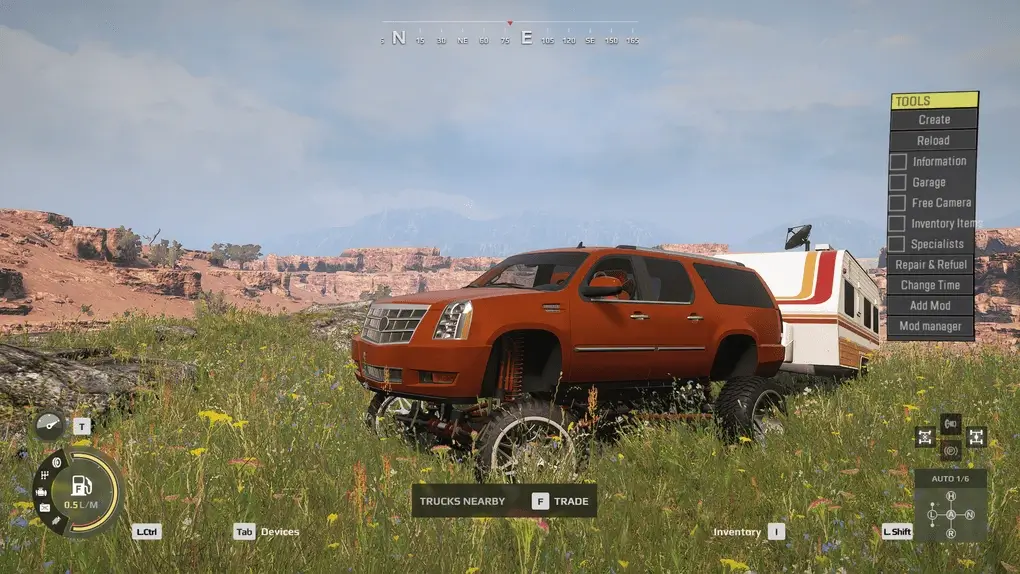
Task: Click the Trucks Nearby Trade prompt
Action: [x=504, y=501]
